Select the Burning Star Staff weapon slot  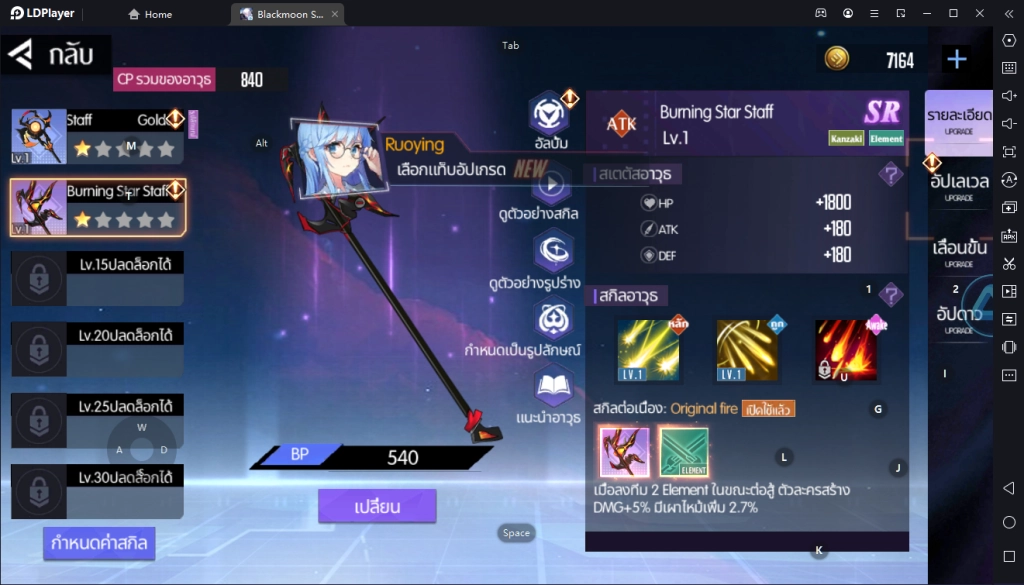(x=98, y=207)
